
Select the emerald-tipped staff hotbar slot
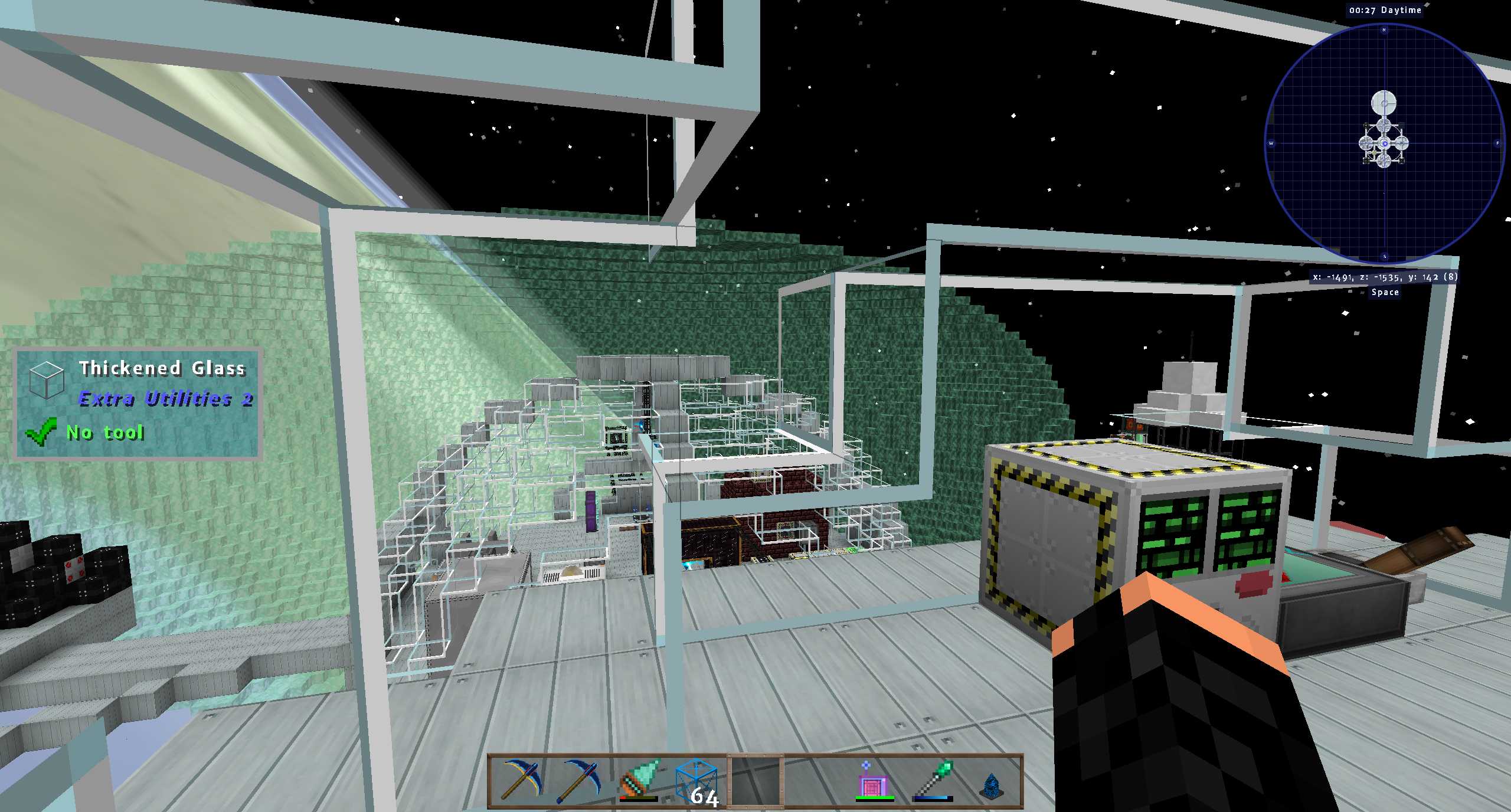point(933,781)
